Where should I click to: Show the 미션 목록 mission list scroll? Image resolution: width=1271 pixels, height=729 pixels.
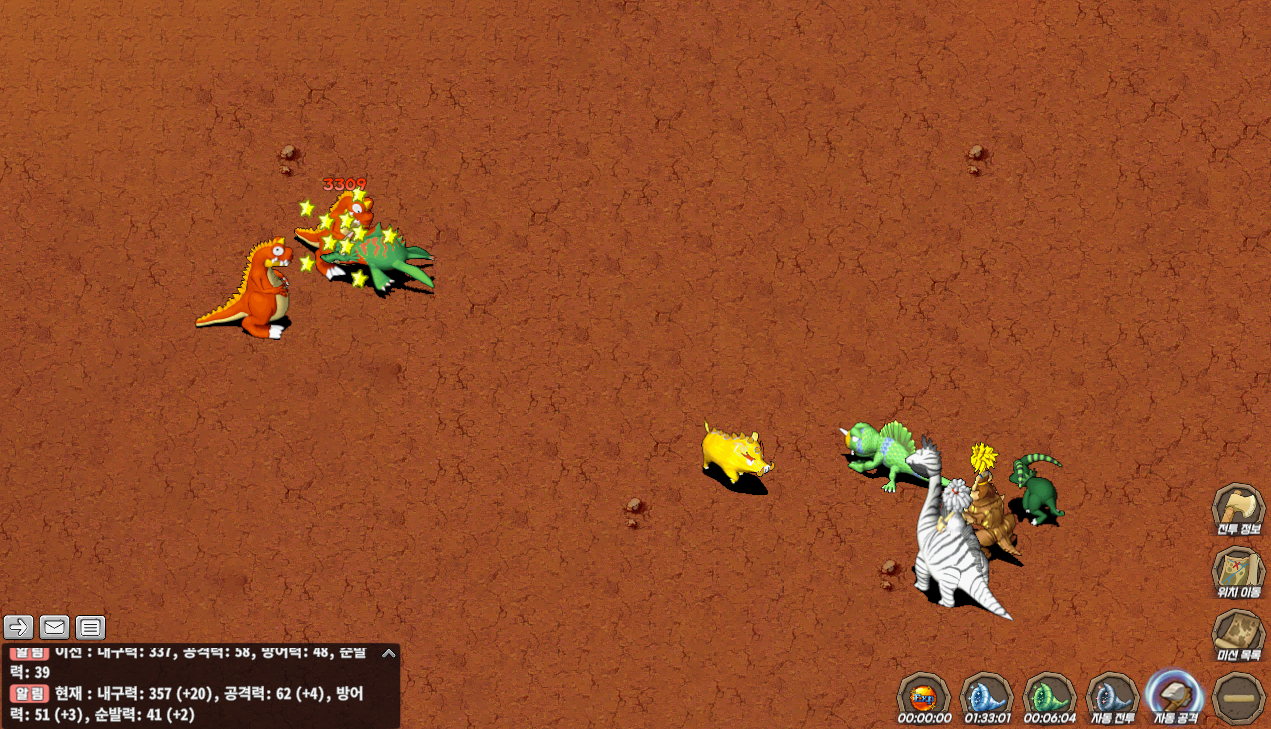[1238, 635]
